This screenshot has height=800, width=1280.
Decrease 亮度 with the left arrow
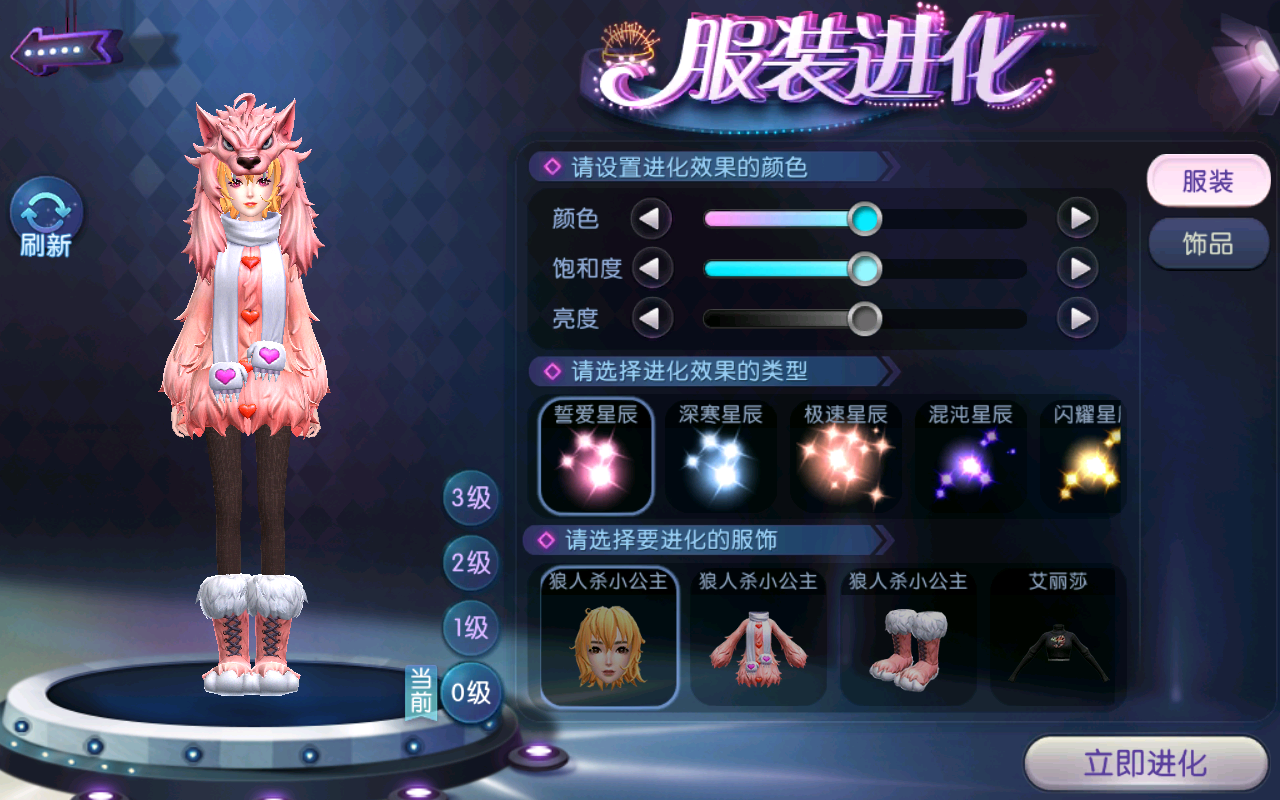click(x=651, y=319)
